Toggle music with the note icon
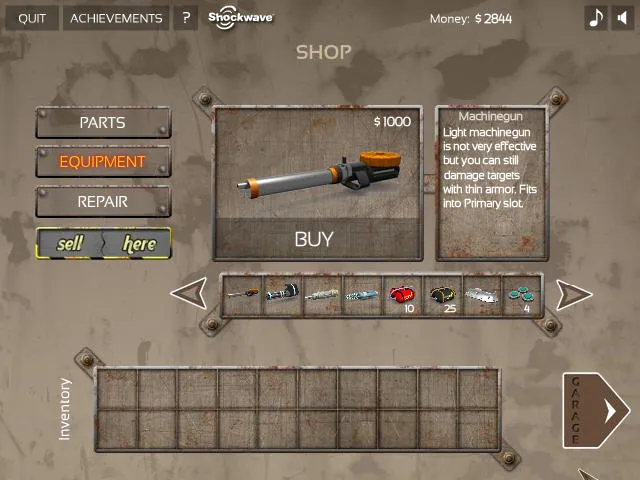 pyautogui.click(x=596, y=18)
